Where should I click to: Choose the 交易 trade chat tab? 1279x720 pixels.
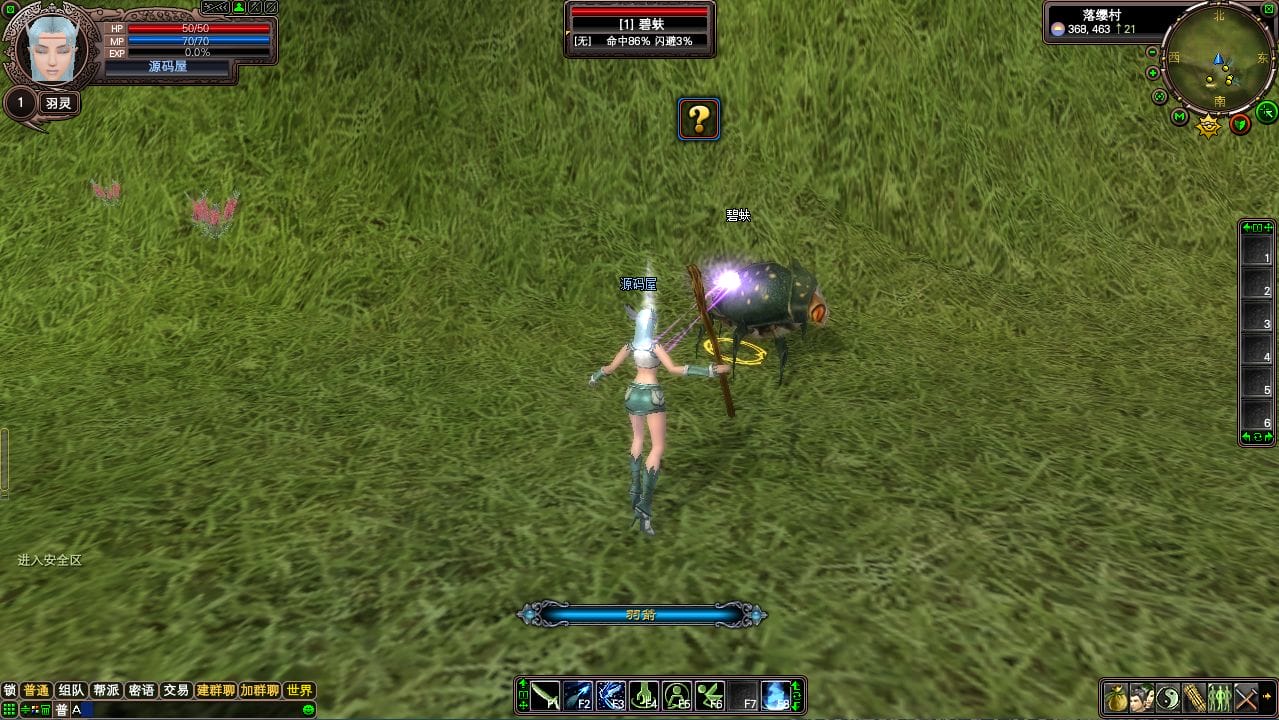tap(176, 691)
